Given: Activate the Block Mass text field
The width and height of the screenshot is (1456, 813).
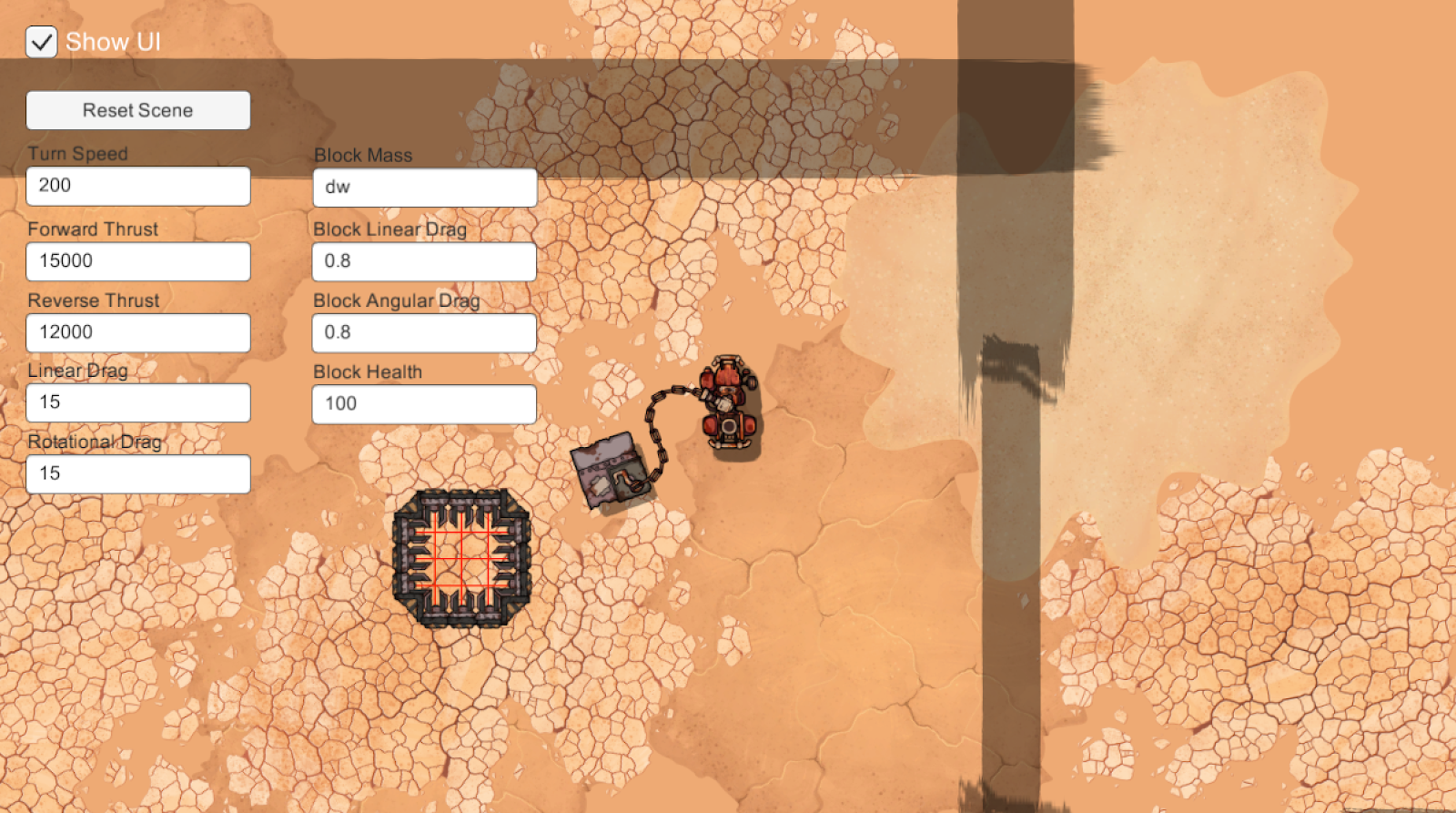Looking at the screenshot, I should [425, 188].
